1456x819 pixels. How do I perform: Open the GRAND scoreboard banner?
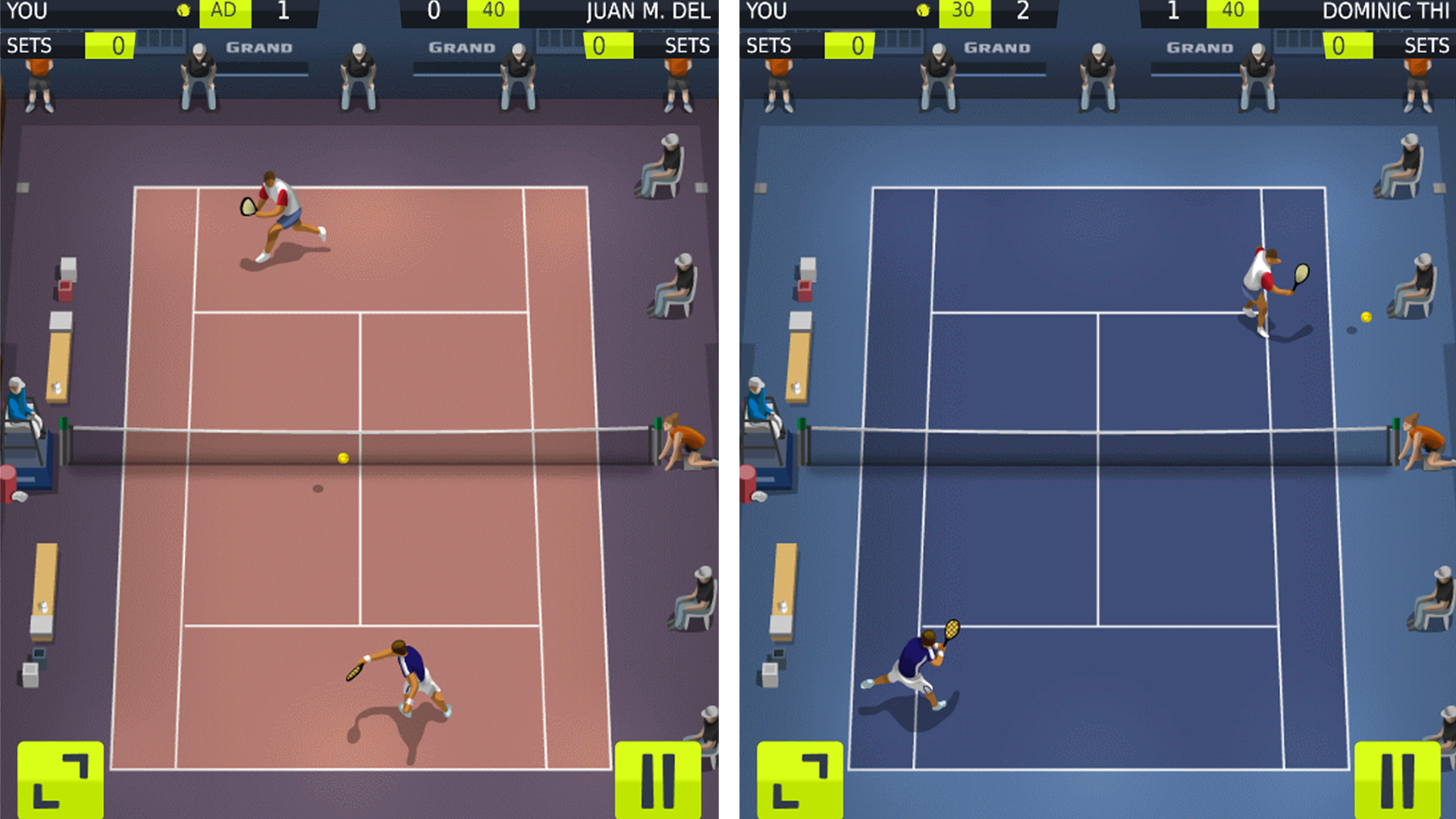click(258, 46)
